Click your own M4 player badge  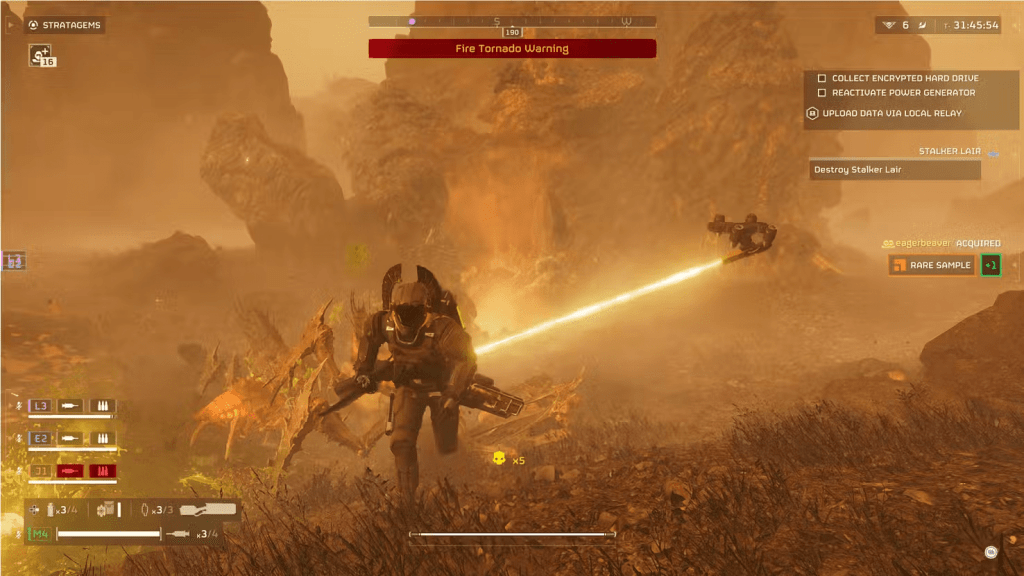pyautogui.click(x=39, y=534)
